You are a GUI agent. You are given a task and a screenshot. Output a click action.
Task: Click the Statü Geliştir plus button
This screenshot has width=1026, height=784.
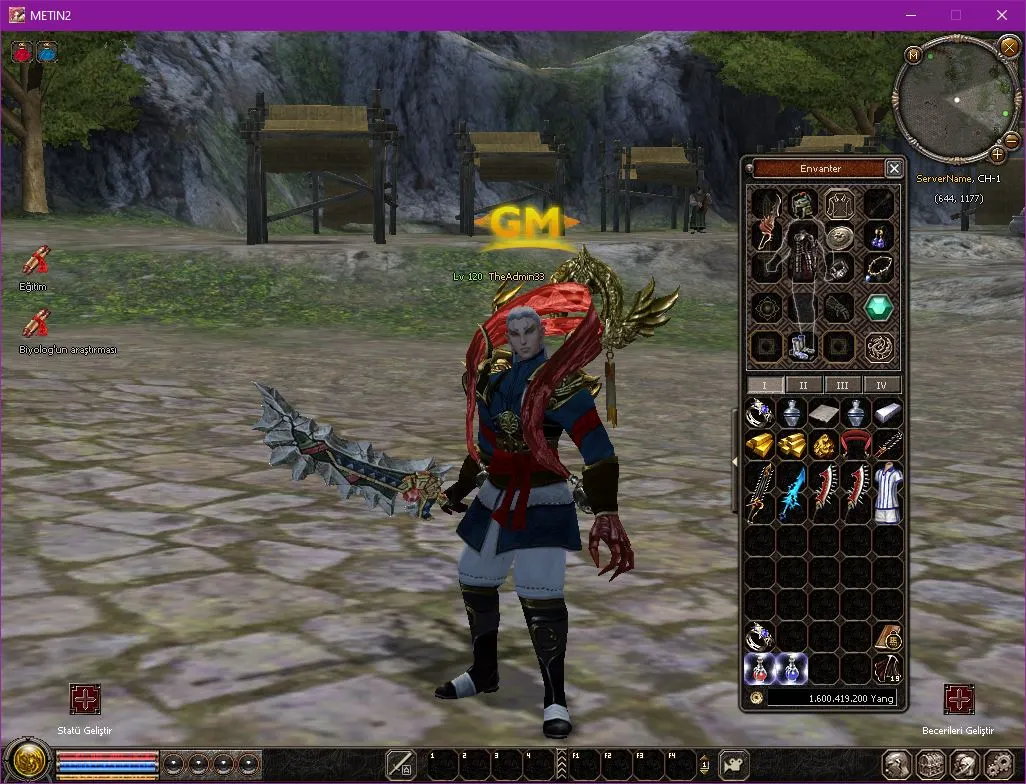tap(85, 699)
